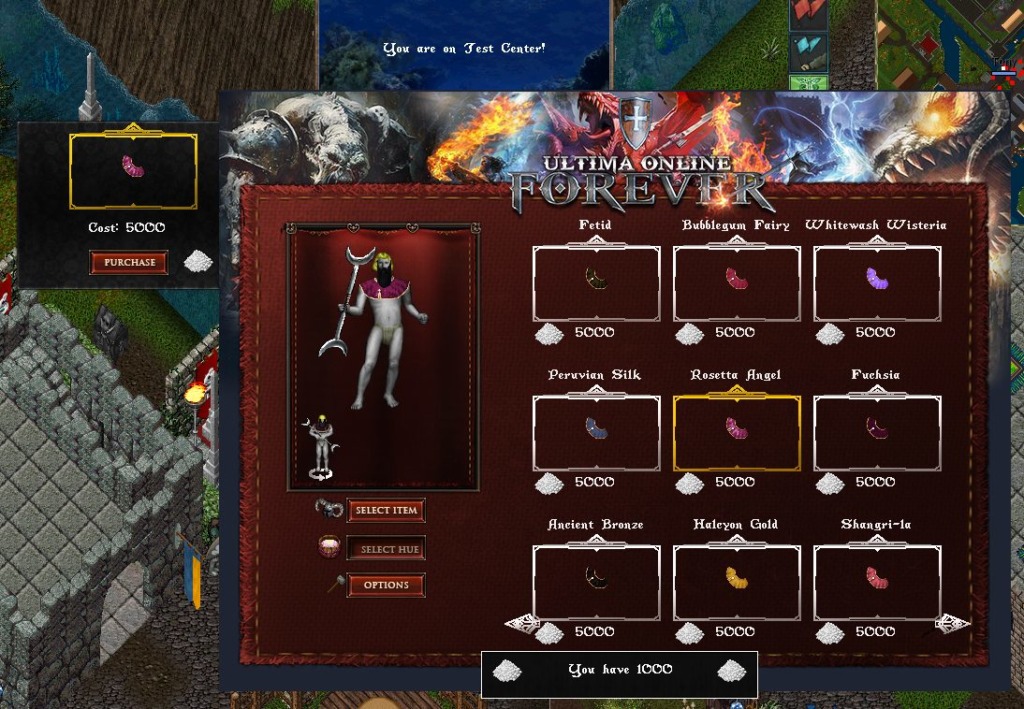The image size is (1024, 709).
Task: Pick the Ancient Bronze hue
Action: point(596,582)
